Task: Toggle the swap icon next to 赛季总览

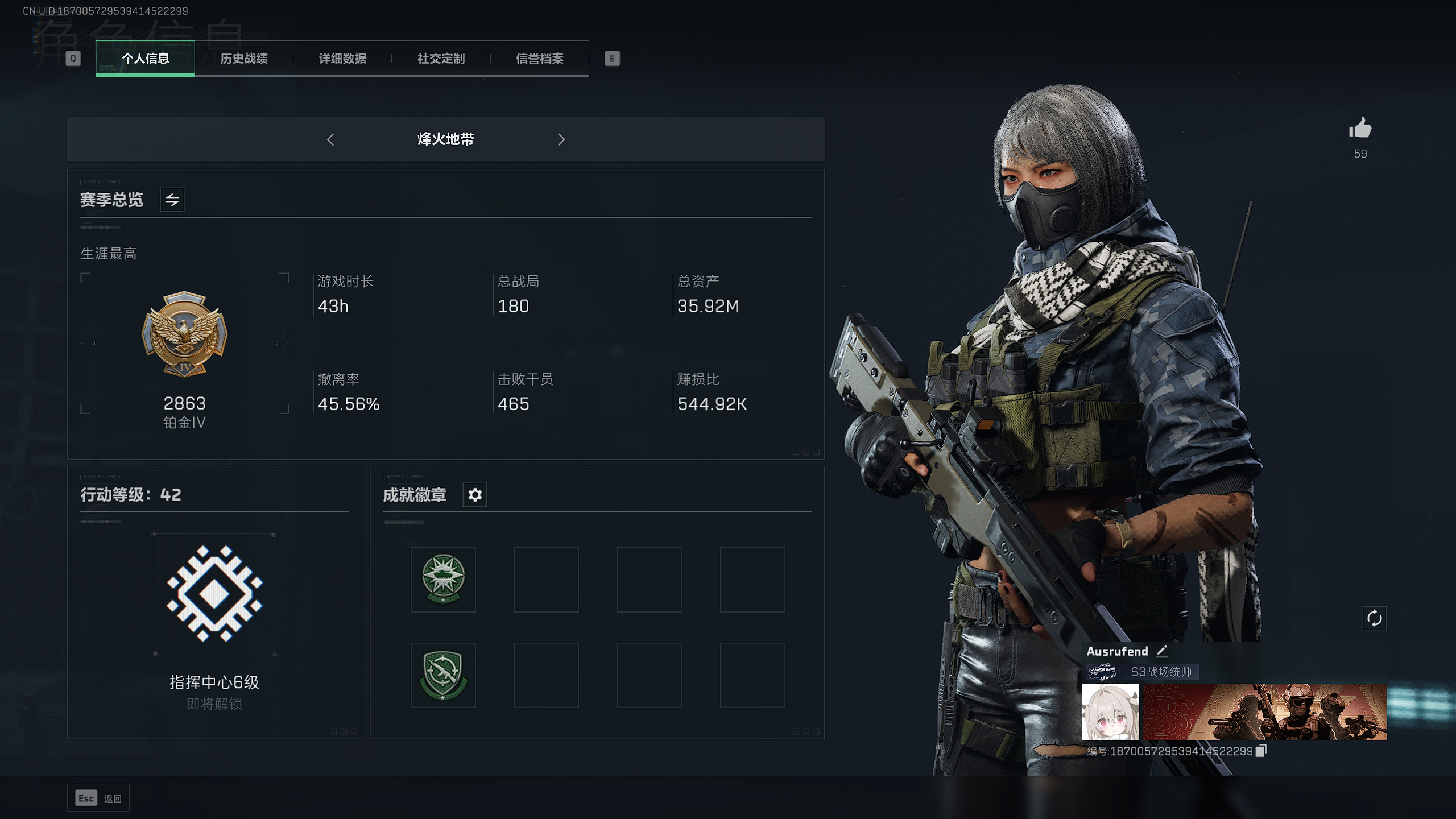Action: (x=172, y=200)
